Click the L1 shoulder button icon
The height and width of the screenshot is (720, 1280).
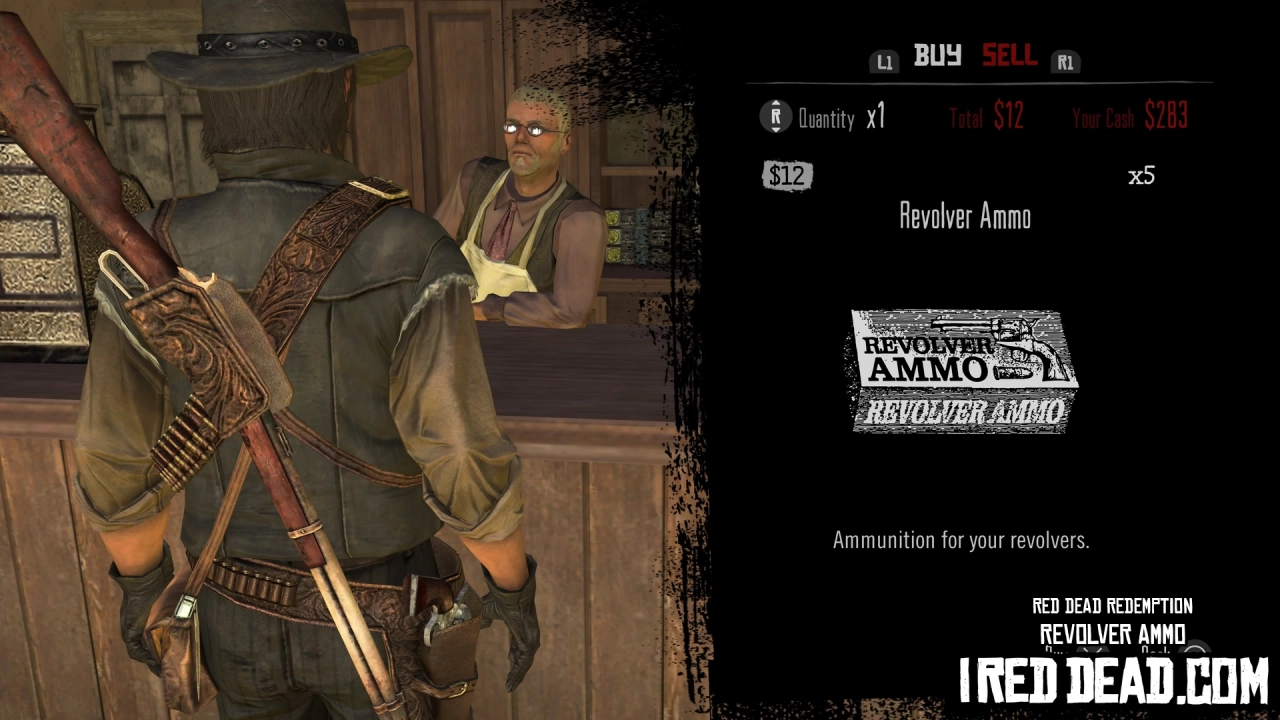point(884,61)
